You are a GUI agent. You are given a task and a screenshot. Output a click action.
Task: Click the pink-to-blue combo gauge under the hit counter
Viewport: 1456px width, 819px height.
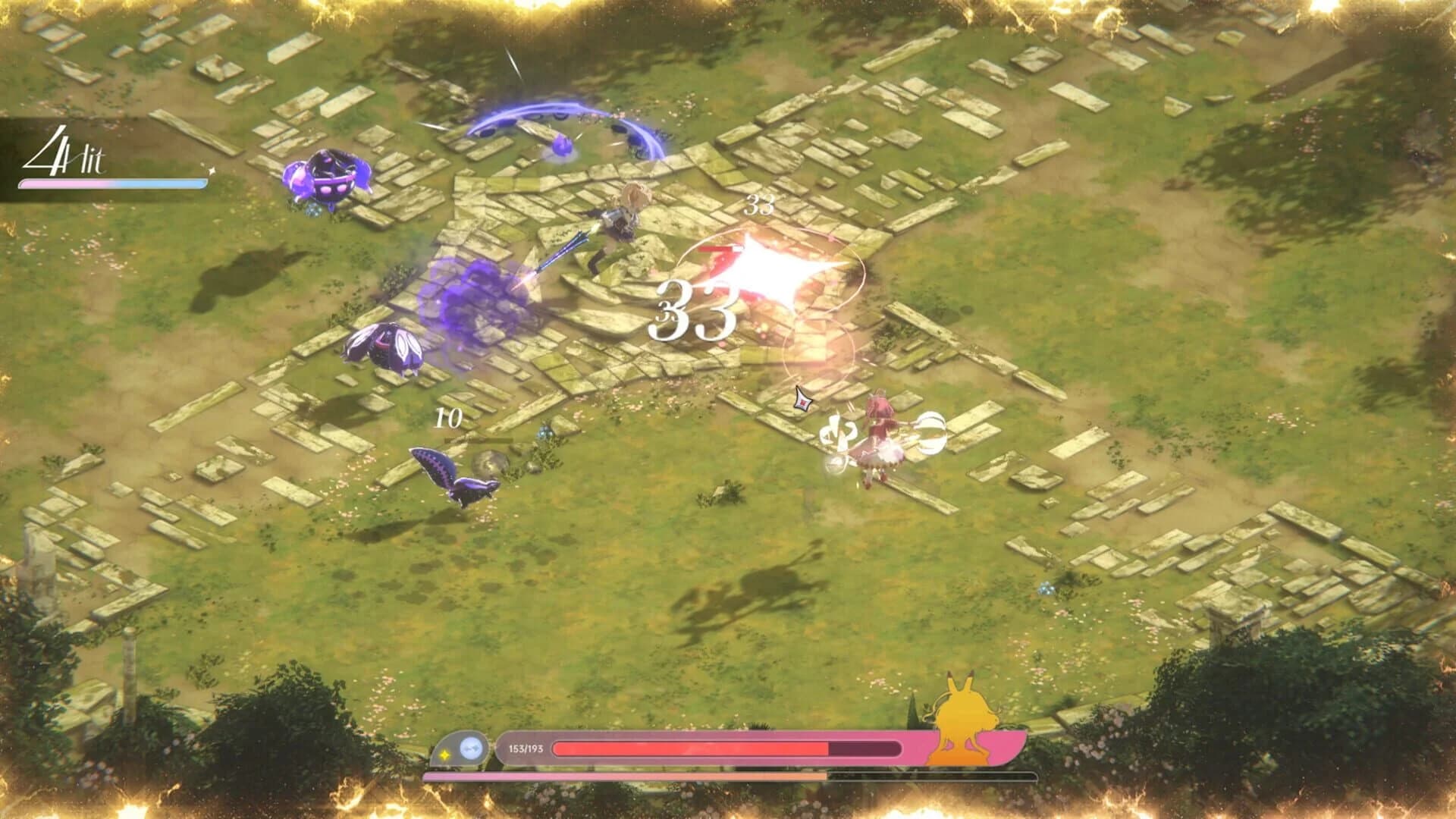pyautogui.click(x=114, y=182)
